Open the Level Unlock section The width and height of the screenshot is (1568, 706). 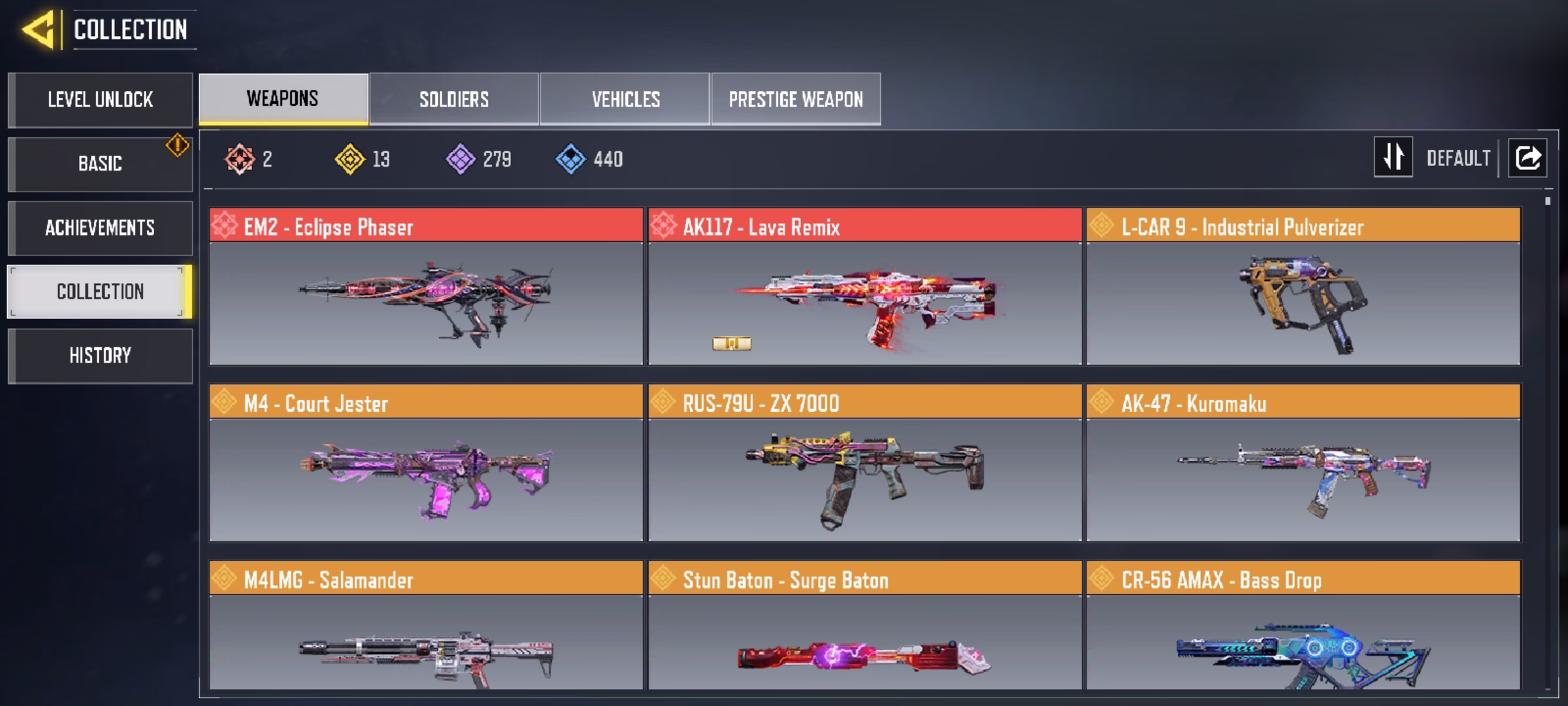pos(100,99)
